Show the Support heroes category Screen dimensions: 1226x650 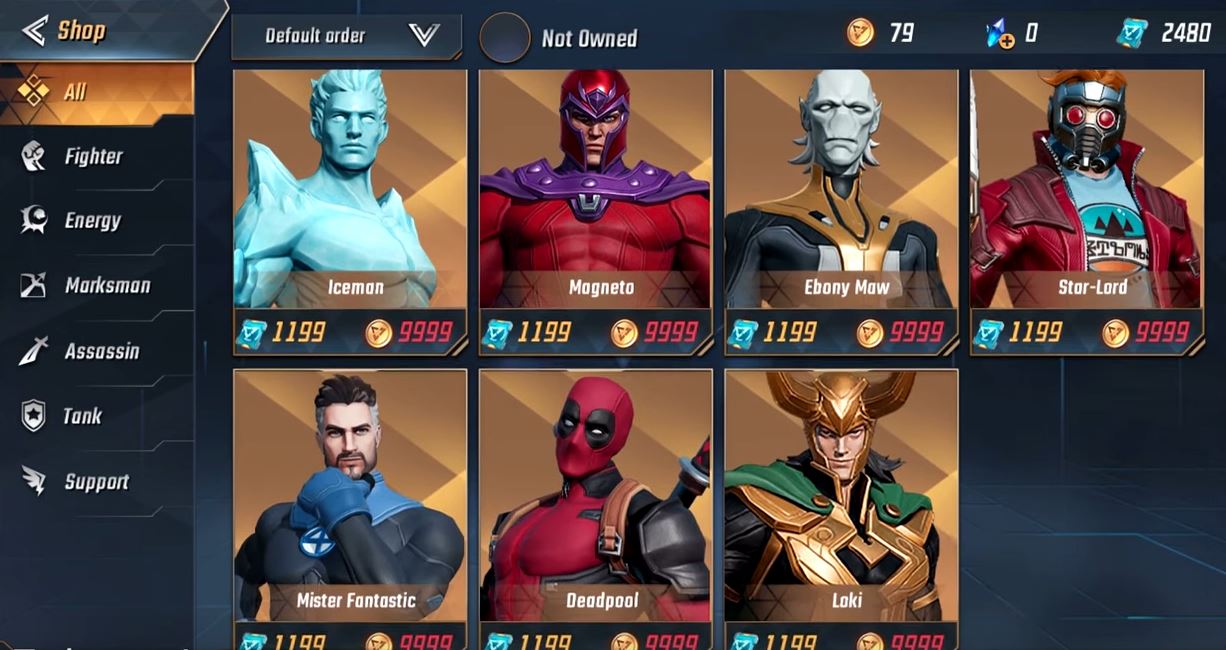coord(96,482)
